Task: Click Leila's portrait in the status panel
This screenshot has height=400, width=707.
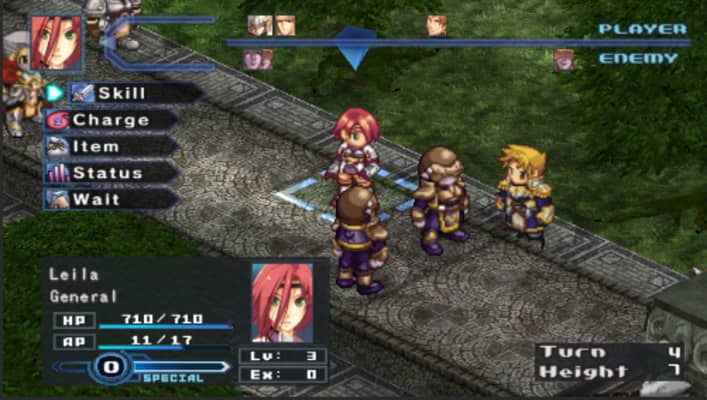Action: [x=282, y=303]
